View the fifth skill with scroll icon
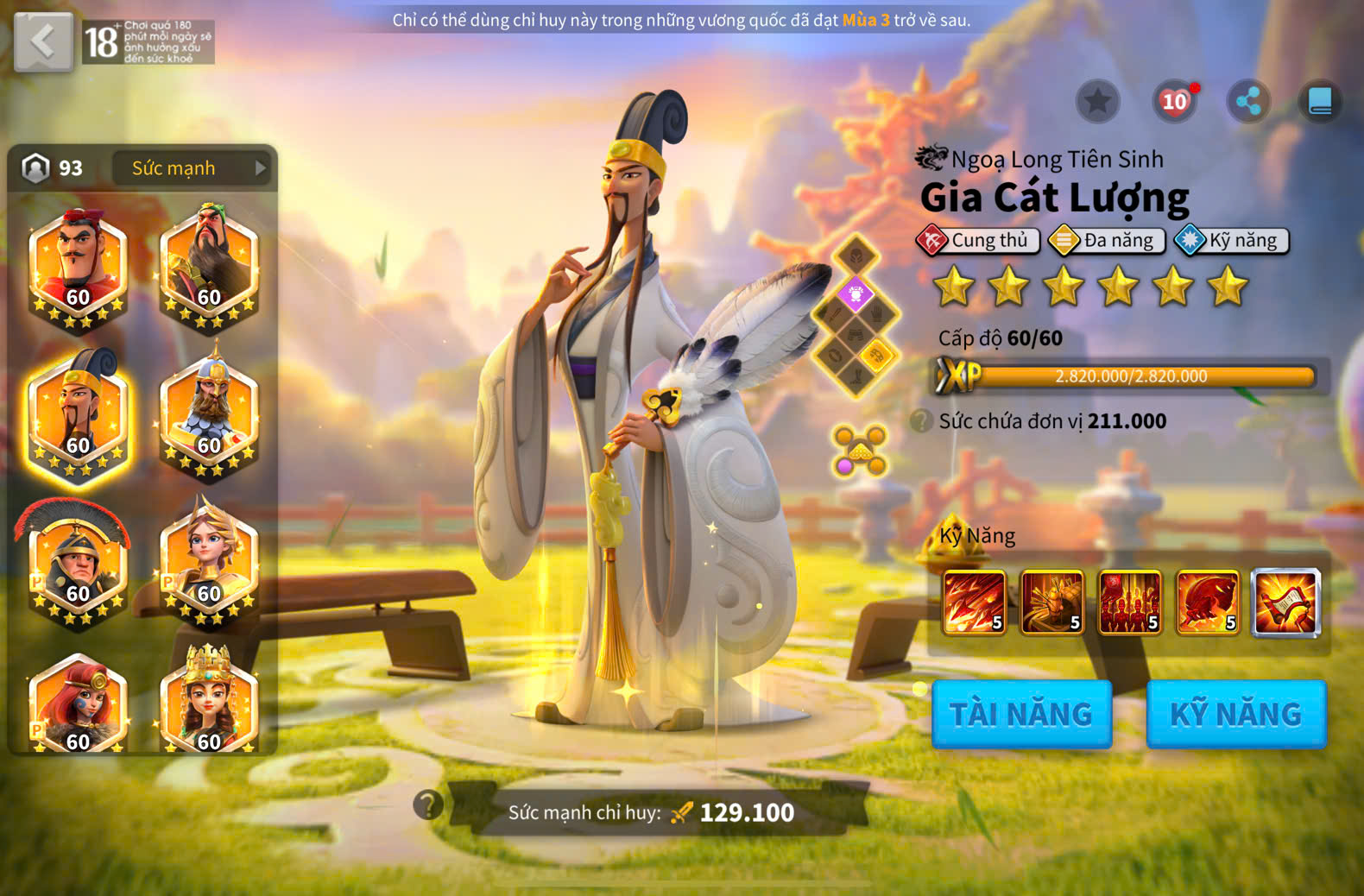Image resolution: width=1364 pixels, height=896 pixels. (1285, 603)
